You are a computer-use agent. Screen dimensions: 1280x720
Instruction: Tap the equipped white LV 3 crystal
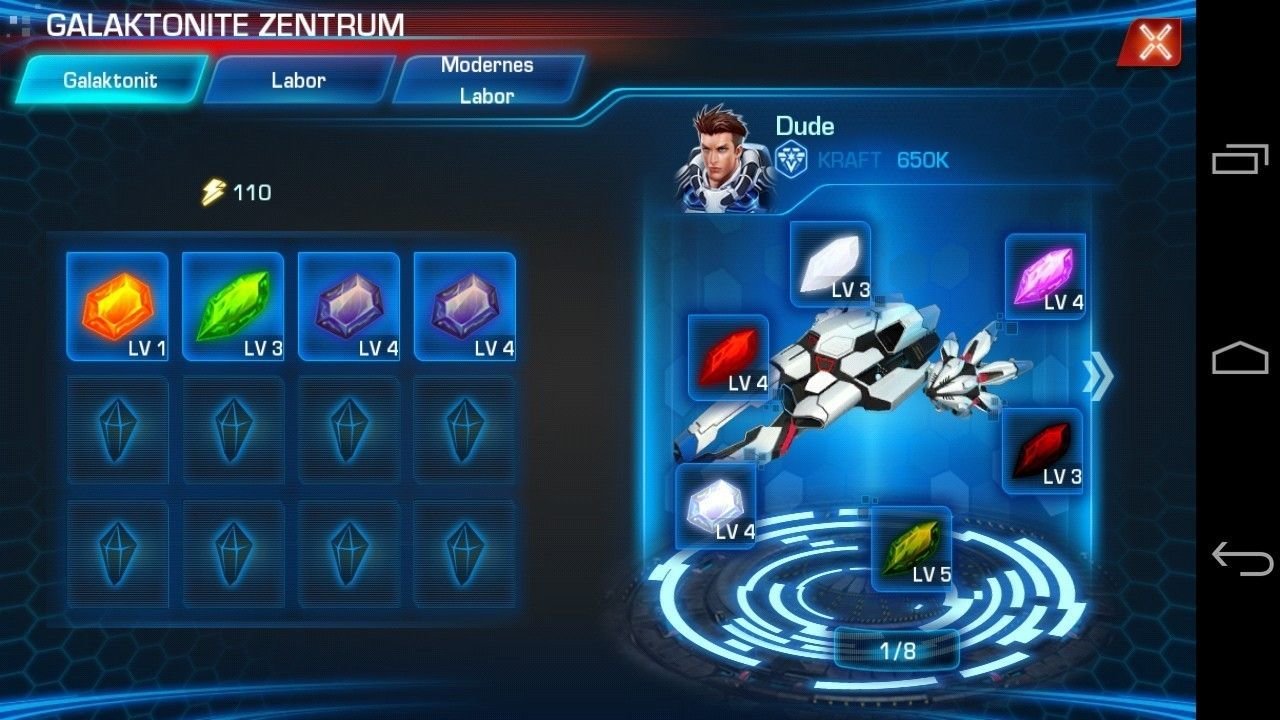[830, 264]
